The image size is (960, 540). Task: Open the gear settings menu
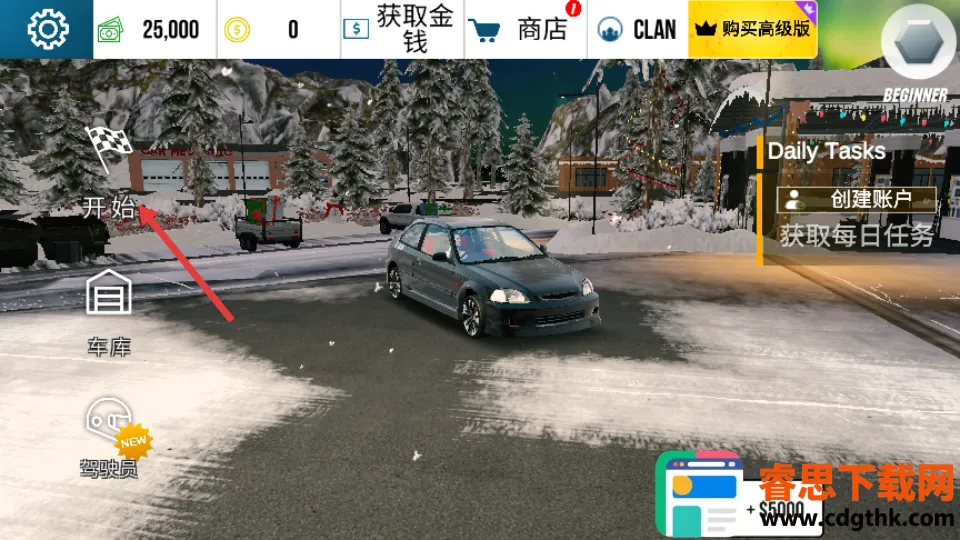click(46, 29)
